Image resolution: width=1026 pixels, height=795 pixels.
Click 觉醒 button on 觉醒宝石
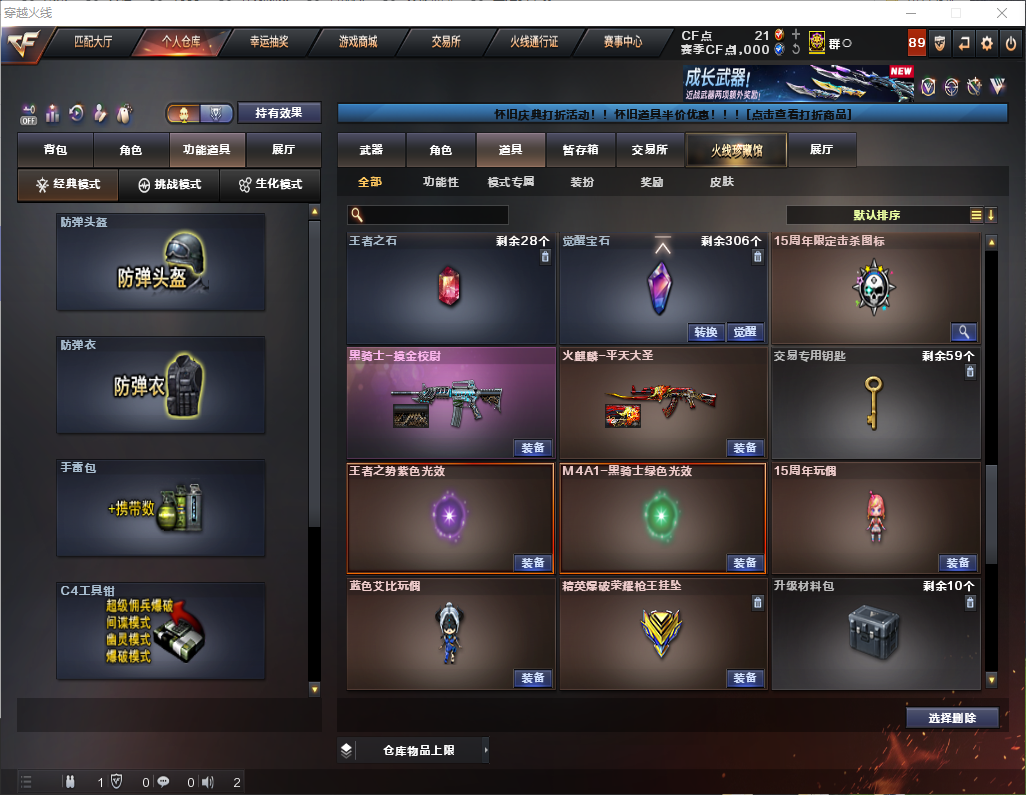tap(744, 332)
